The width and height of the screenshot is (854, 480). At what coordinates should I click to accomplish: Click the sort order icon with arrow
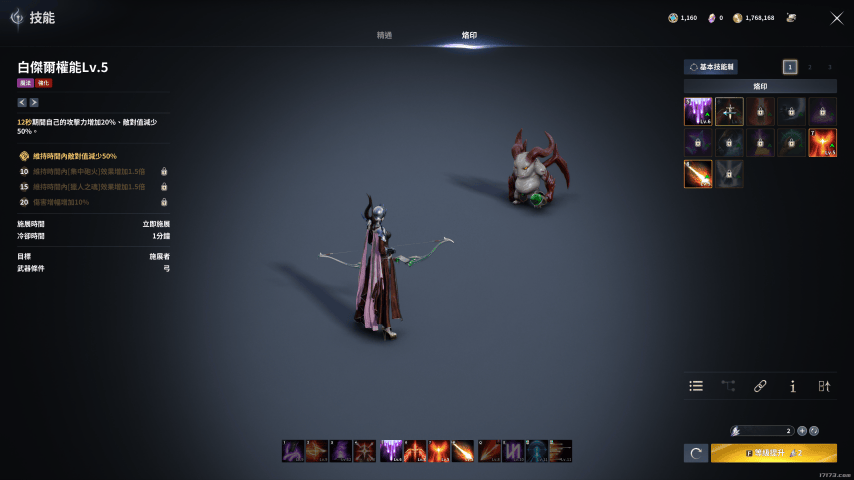[824, 386]
